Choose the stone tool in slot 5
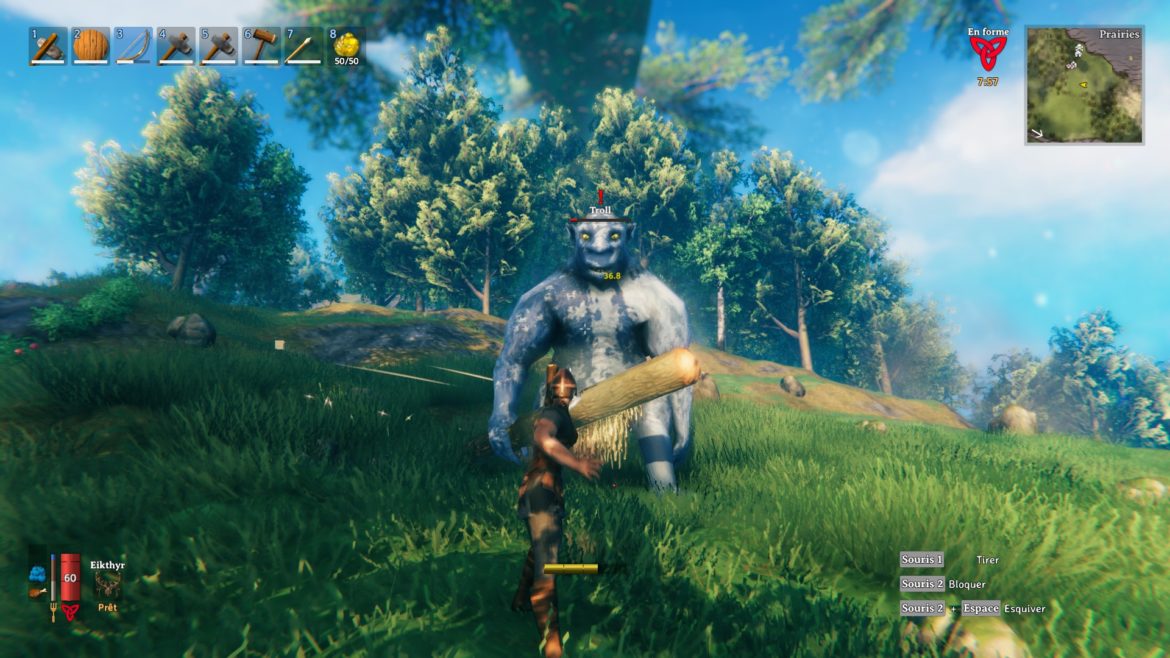Image resolution: width=1170 pixels, height=658 pixels. click(x=218, y=46)
